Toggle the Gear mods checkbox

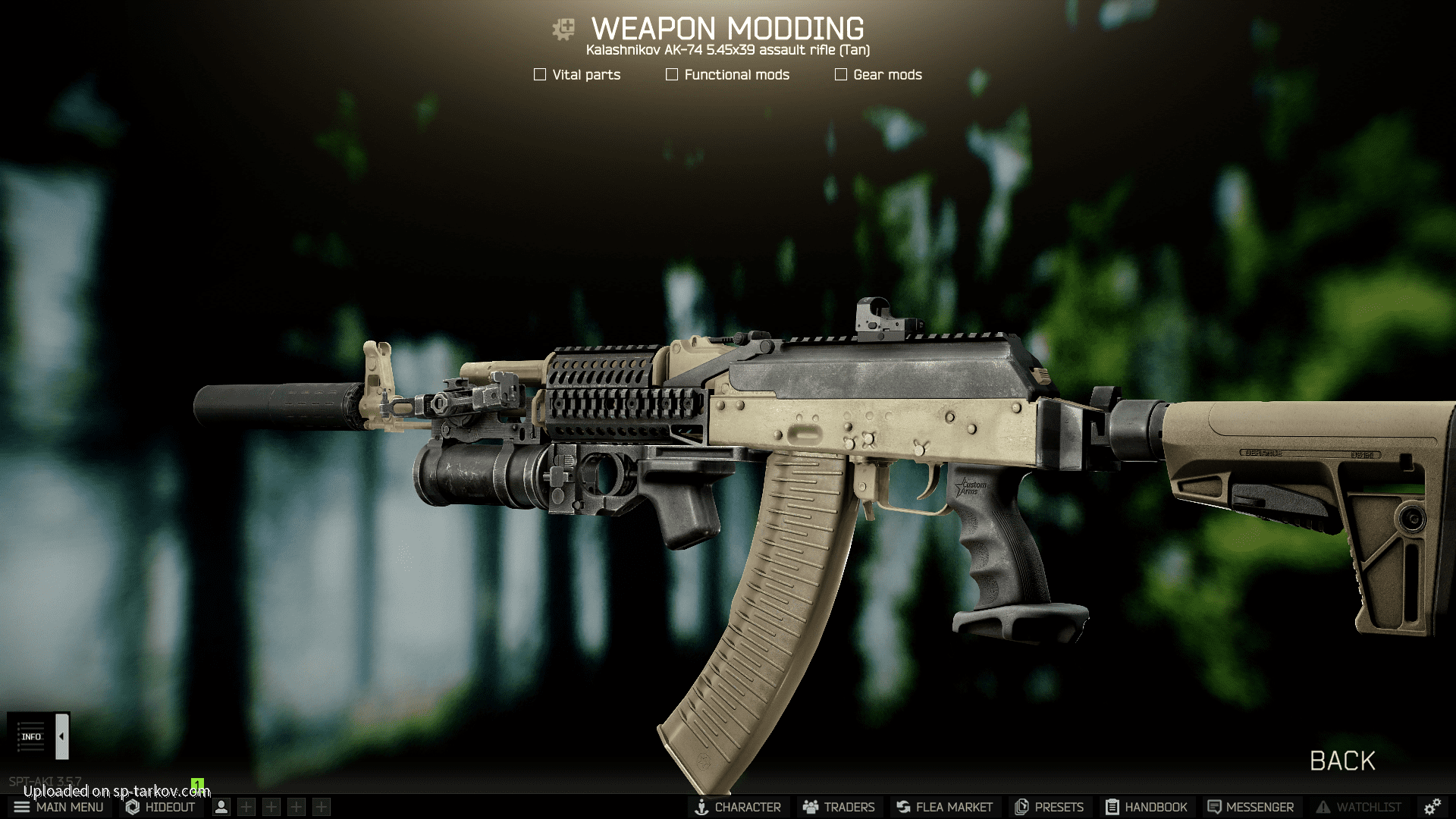tap(841, 74)
